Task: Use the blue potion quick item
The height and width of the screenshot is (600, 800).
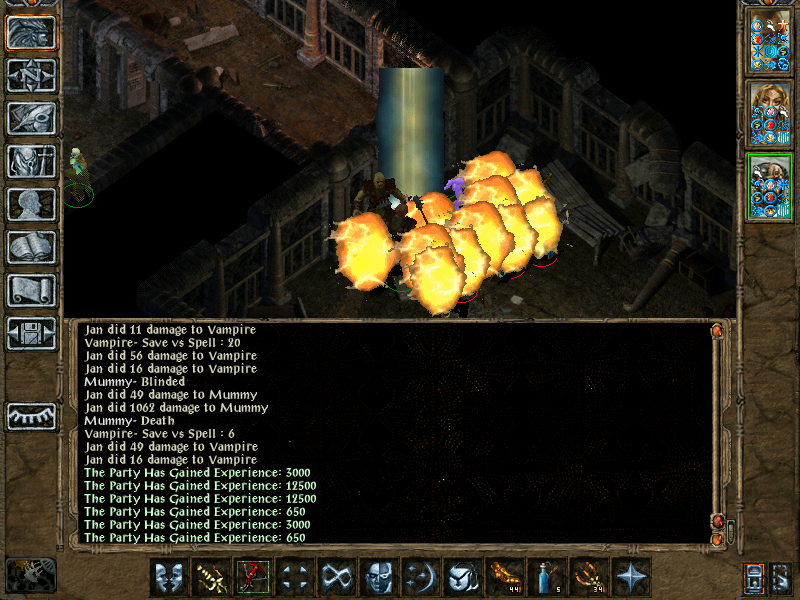Action: pyautogui.click(x=545, y=577)
